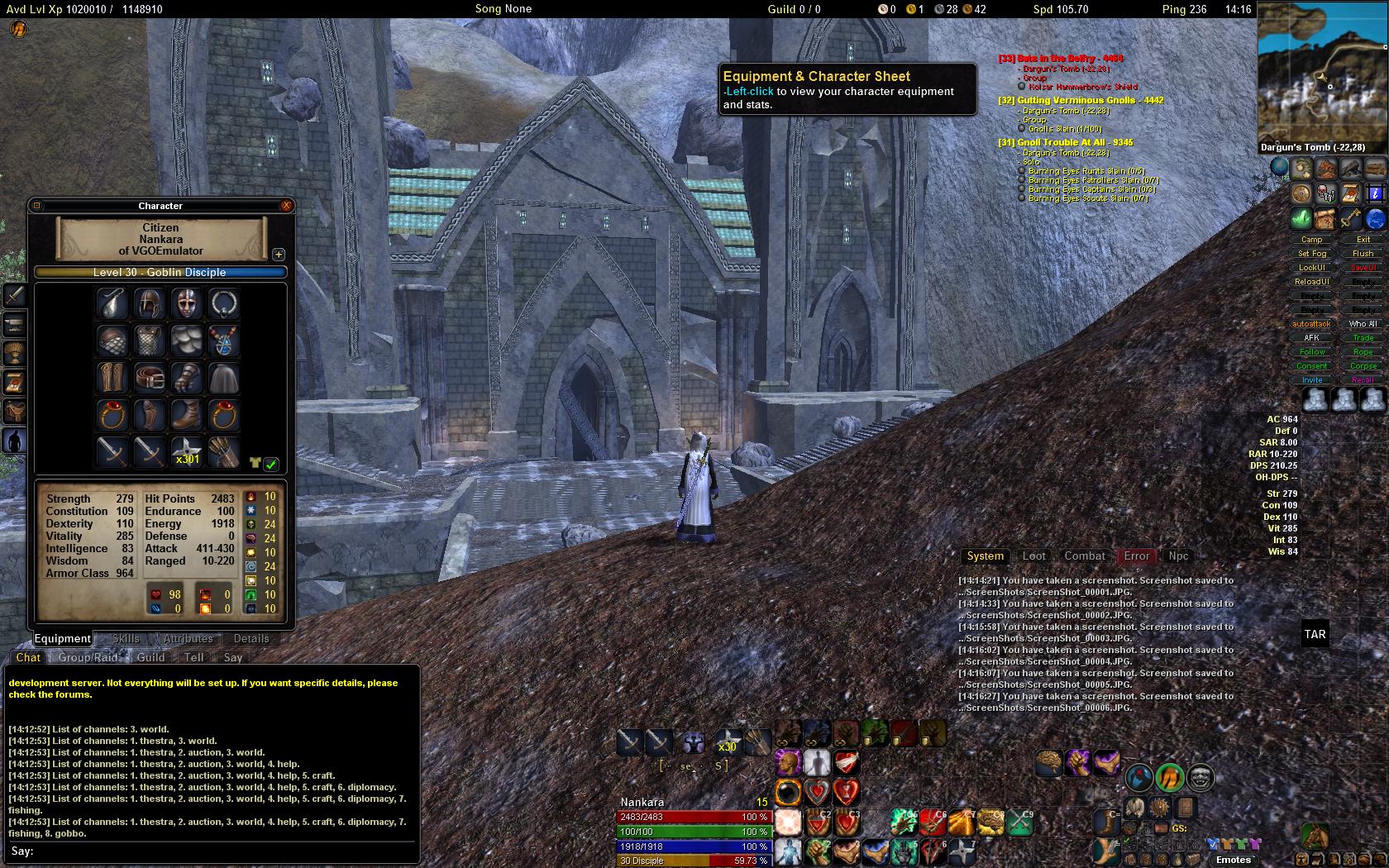The width and height of the screenshot is (1389, 868).
Task: Select the leather belt equipment slot
Action: tap(150, 378)
